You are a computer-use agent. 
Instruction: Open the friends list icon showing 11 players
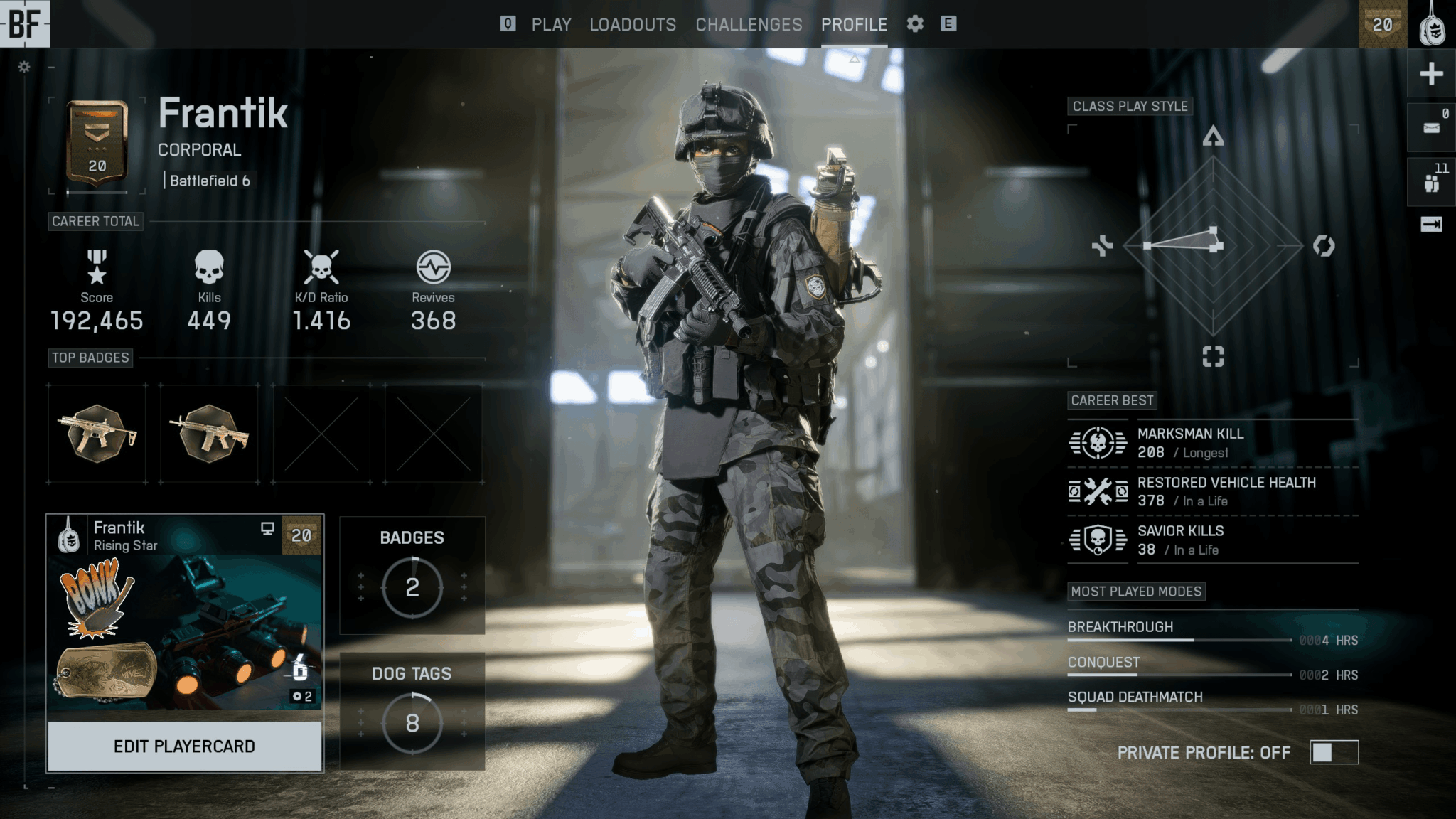1430,181
